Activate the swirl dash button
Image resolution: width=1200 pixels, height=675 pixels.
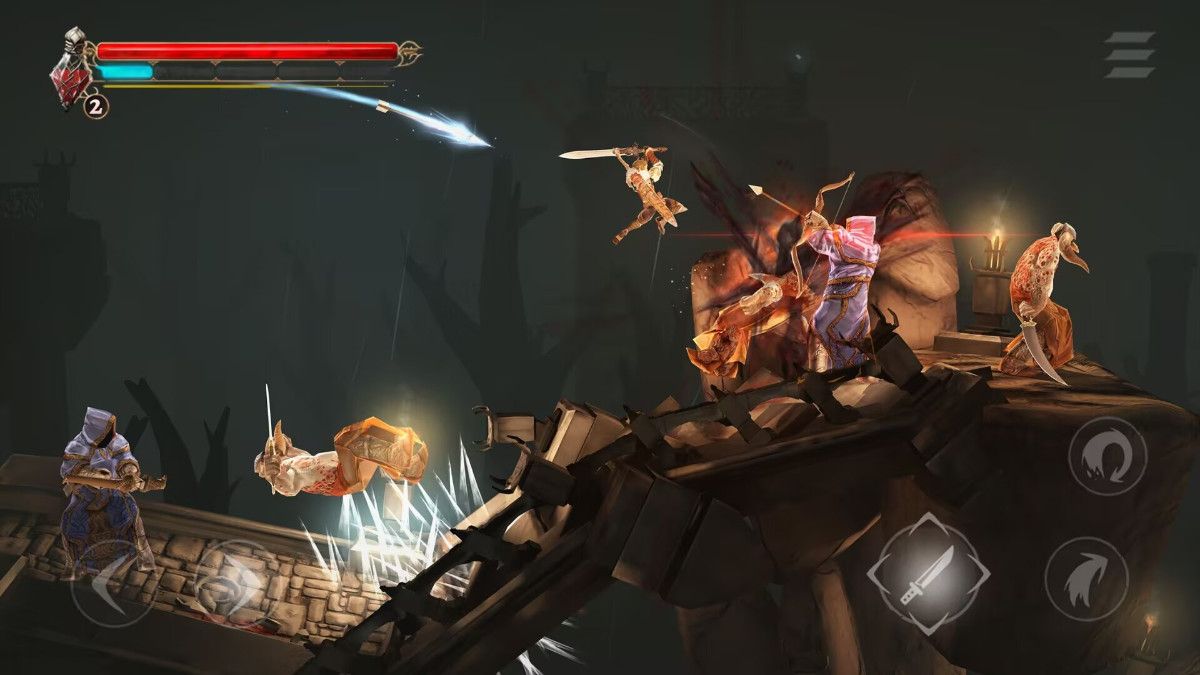point(1107,456)
